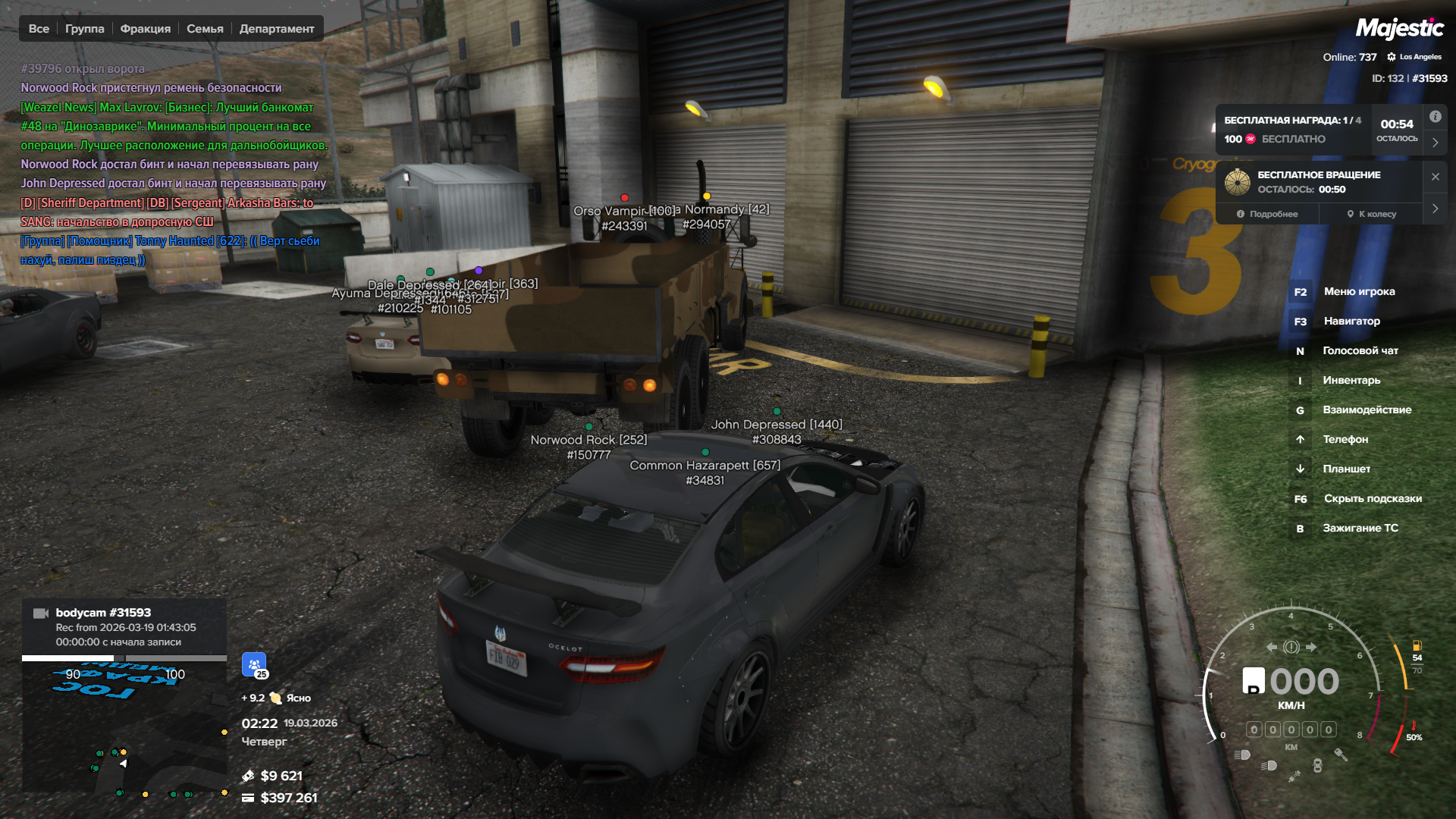This screenshot has width=1456, height=819.
Task: Expand the free spin panel arrow
Action: [1436, 209]
